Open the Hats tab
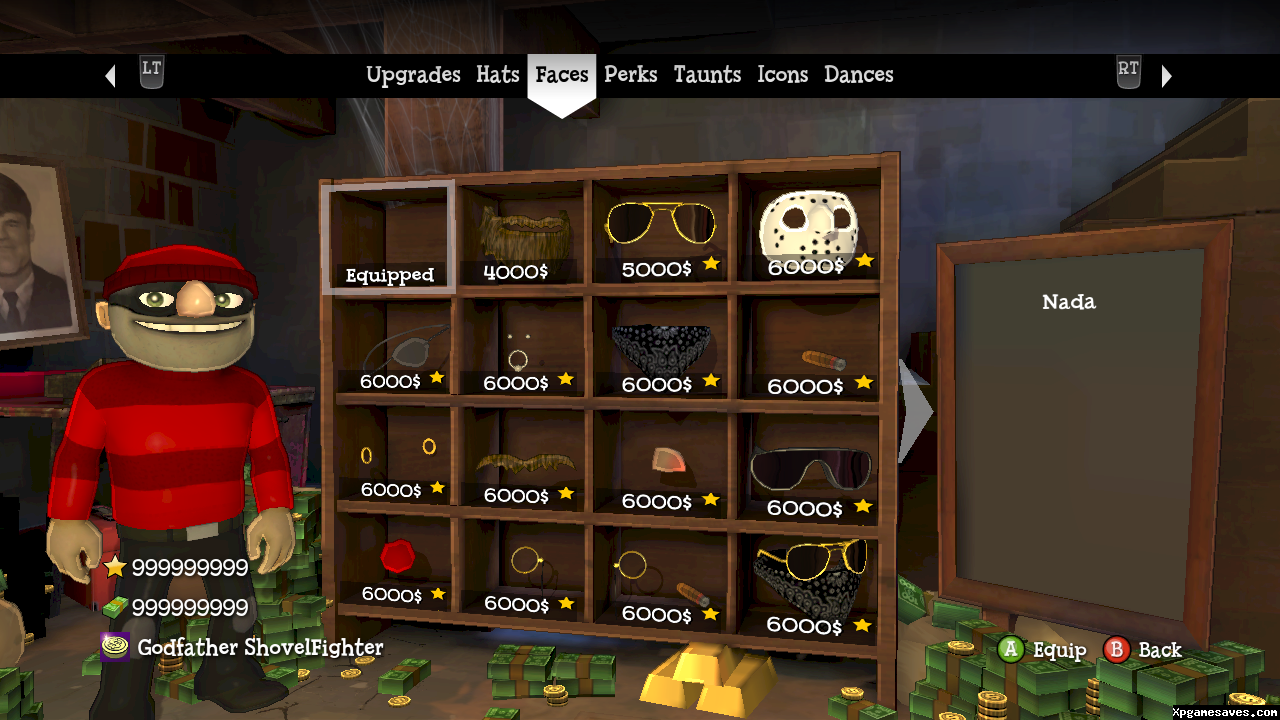The width and height of the screenshot is (1280, 720). pyautogui.click(x=497, y=75)
